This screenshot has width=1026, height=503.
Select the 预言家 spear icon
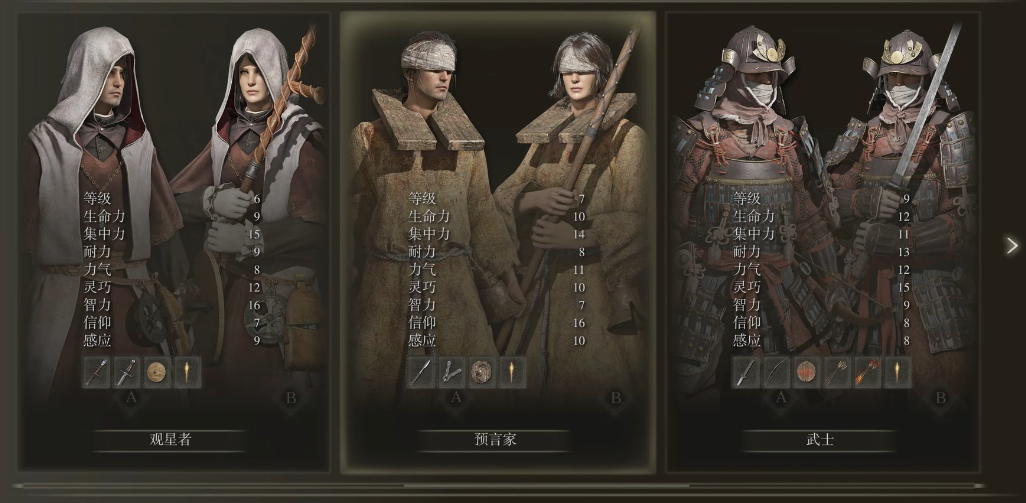pyautogui.click(x=421, y=373)
